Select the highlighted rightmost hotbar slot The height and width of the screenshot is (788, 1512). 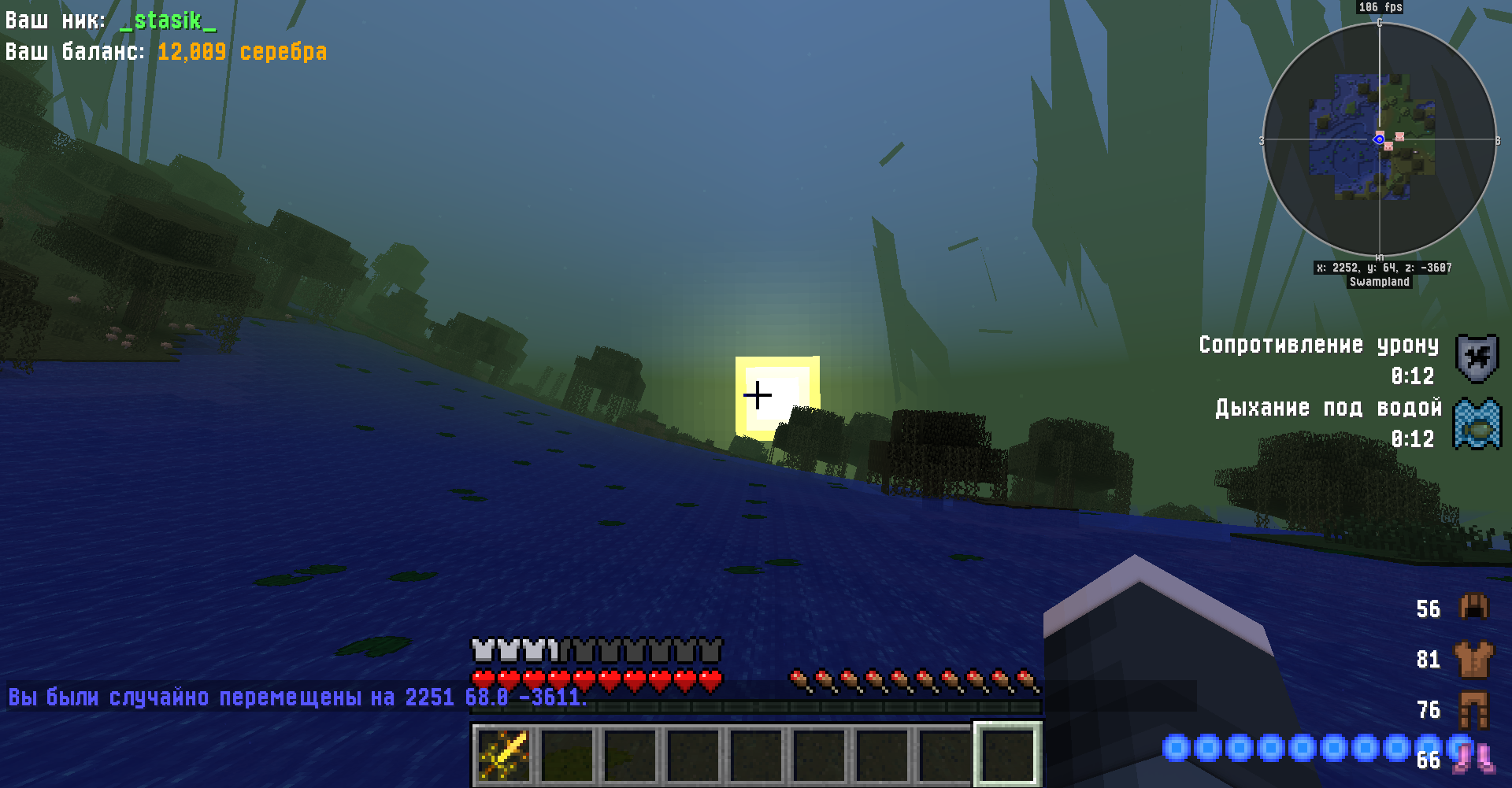pos(1006,752)
